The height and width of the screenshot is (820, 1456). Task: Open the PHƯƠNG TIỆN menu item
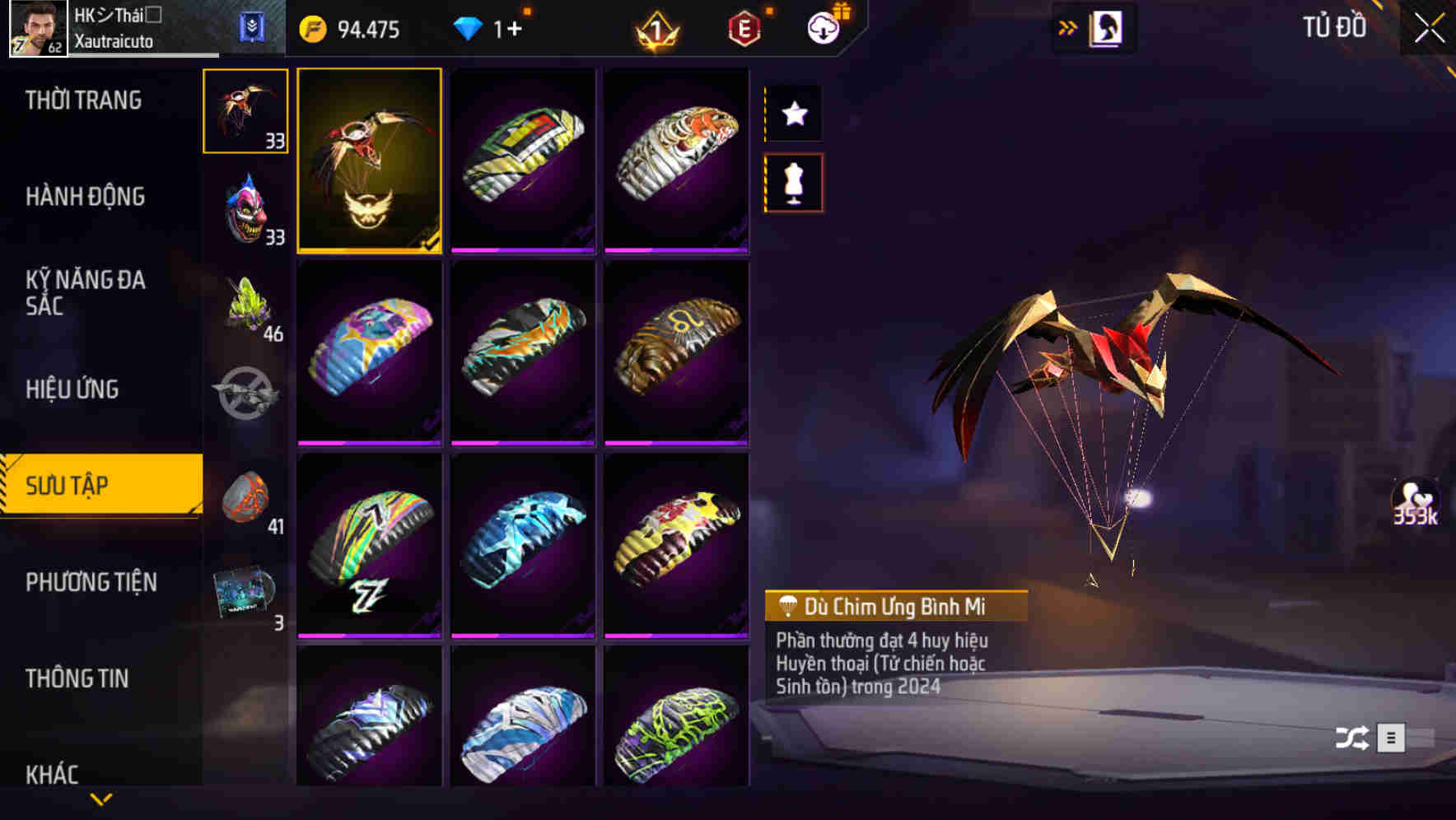pyautogui.click(x=91, y=582)
